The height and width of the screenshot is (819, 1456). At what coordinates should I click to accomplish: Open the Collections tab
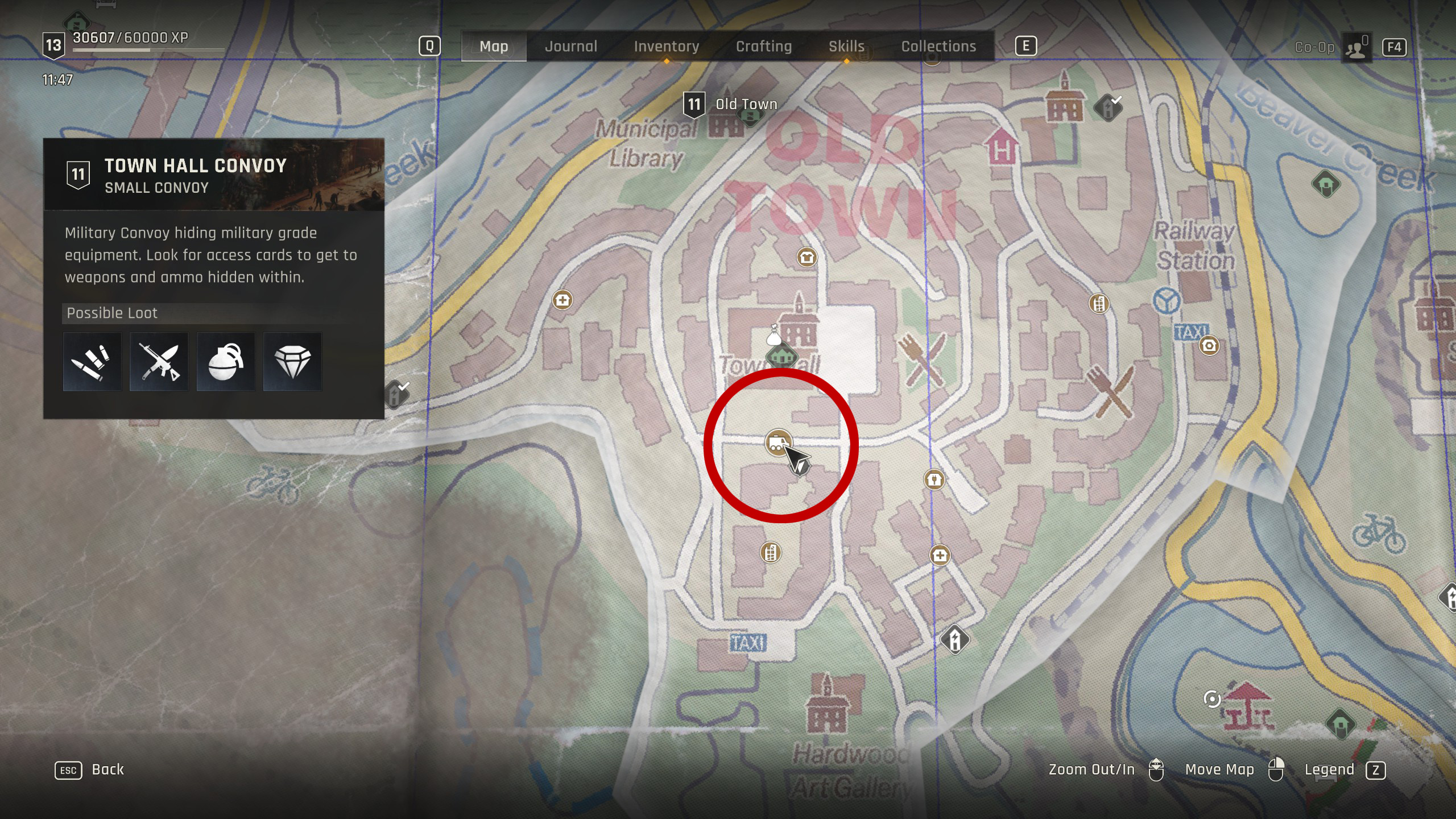coord(938,47)
